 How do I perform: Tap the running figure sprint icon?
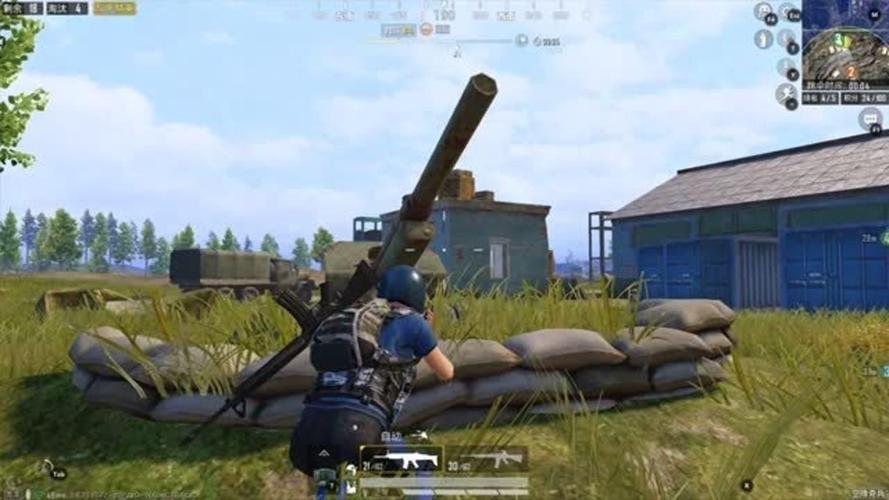[x=786, y=93]
